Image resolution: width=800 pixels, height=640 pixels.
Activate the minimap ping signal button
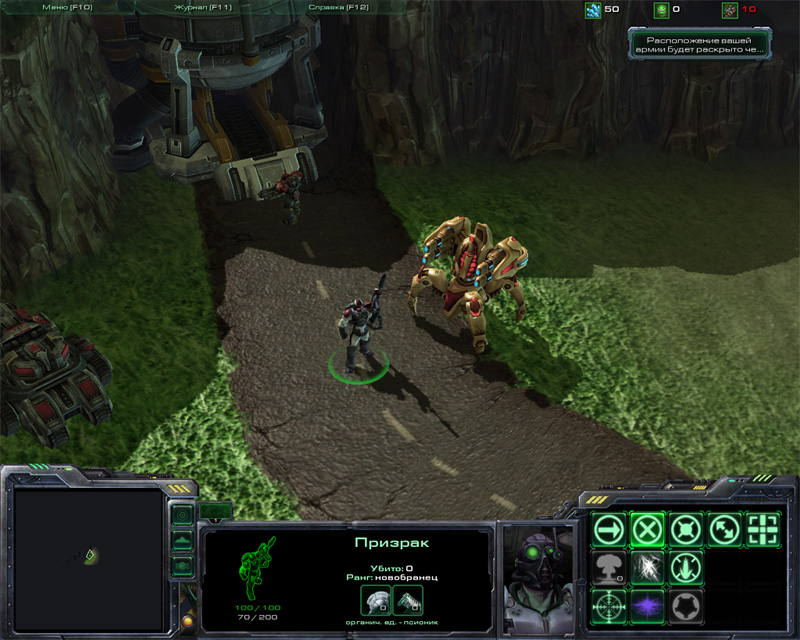tap(182, 516)
